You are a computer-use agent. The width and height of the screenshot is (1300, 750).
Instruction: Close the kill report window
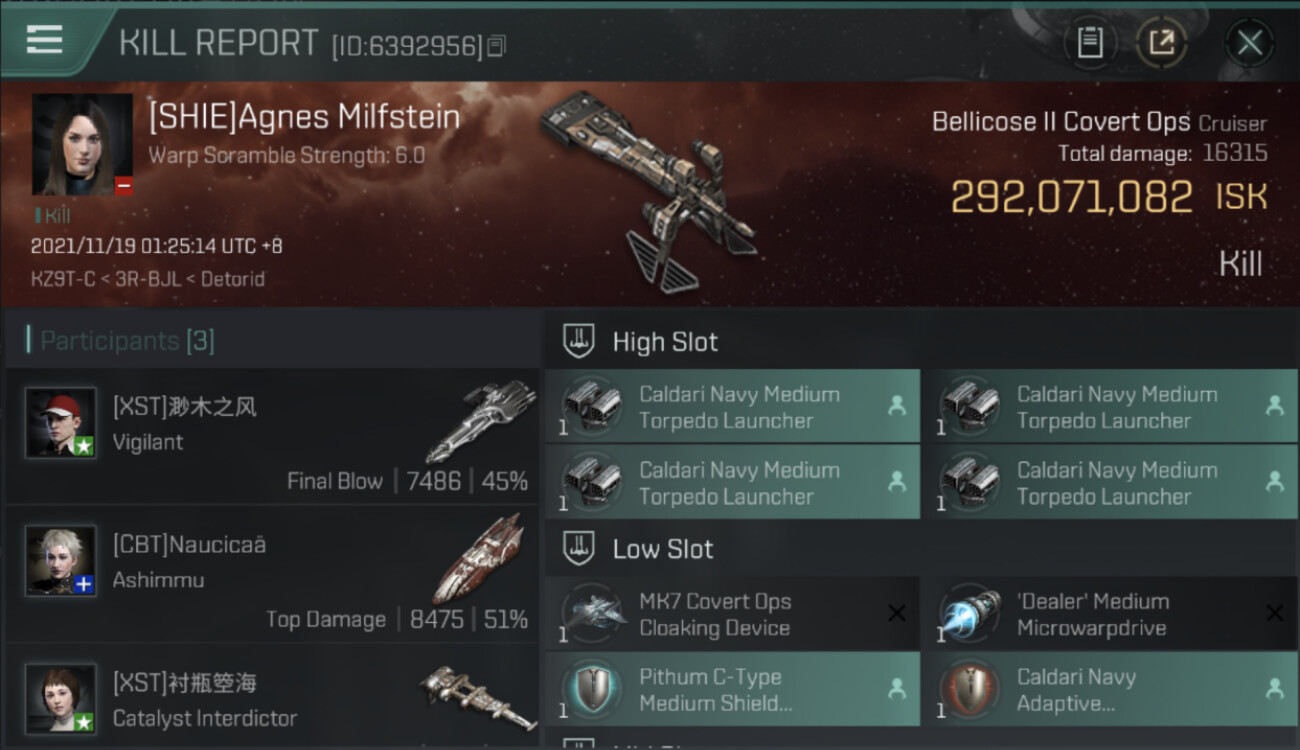coord(1249,43)
